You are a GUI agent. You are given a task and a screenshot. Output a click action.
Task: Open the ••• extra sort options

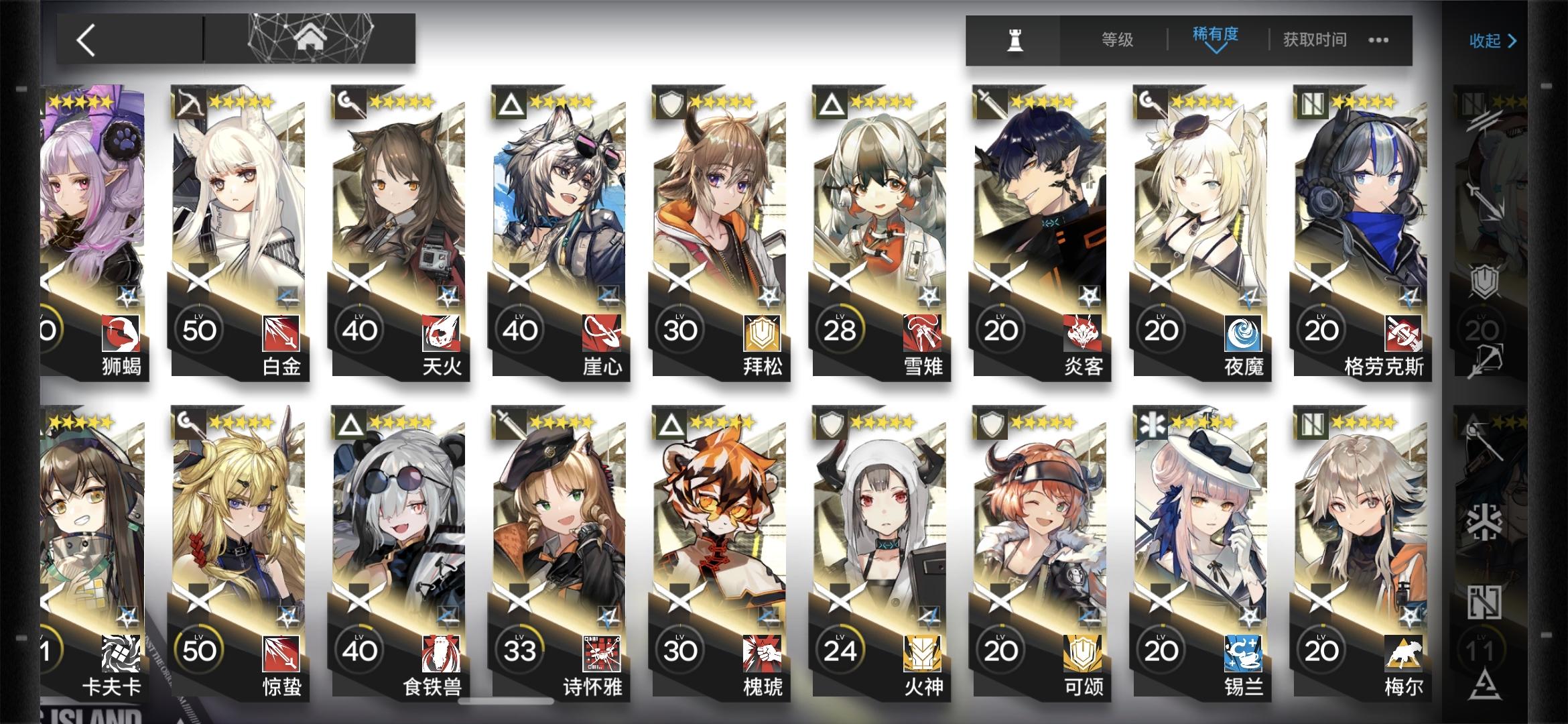(1377, 40)
